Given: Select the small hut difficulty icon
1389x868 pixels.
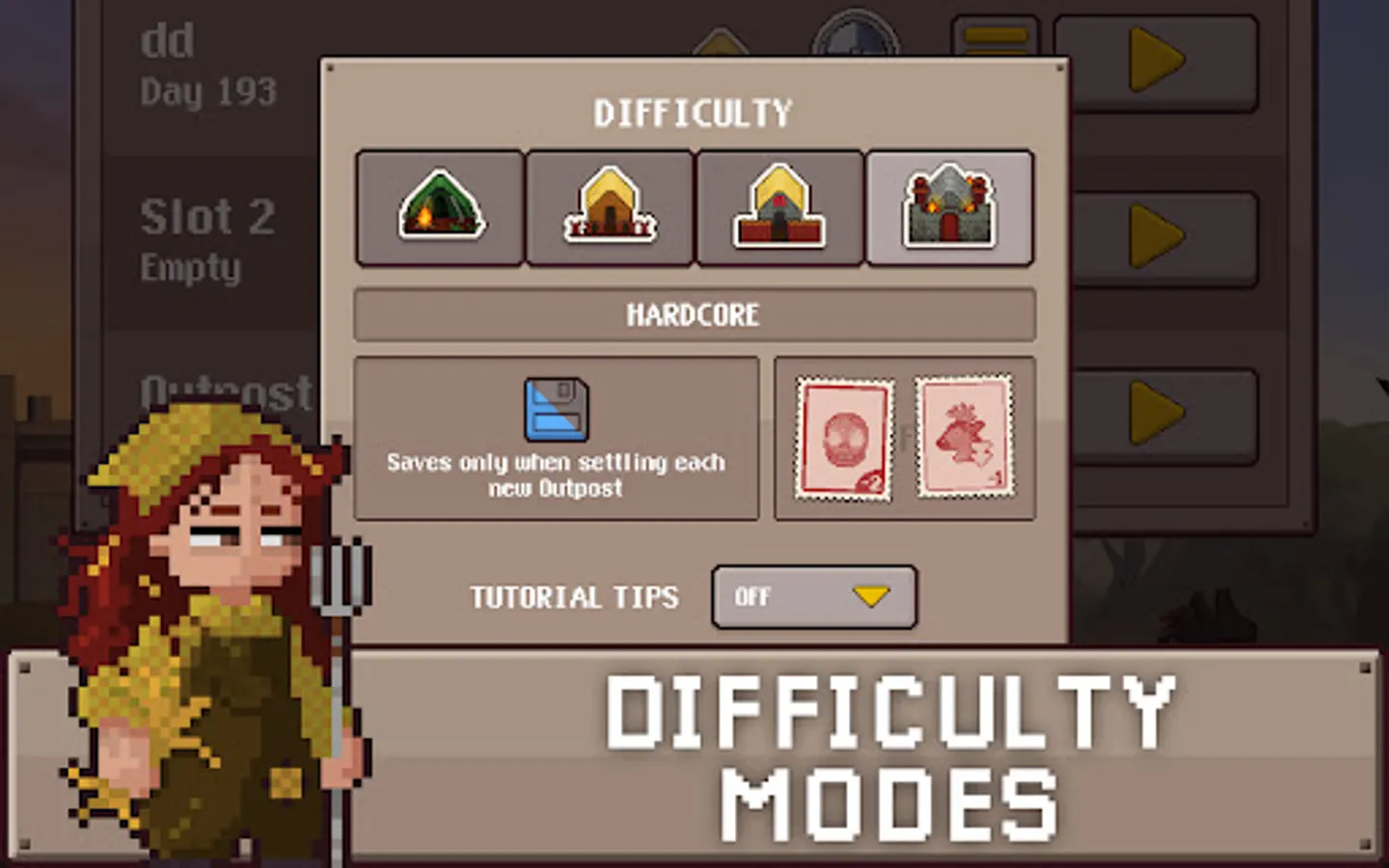Looking at the screenshot, I should tap(610, 206).
